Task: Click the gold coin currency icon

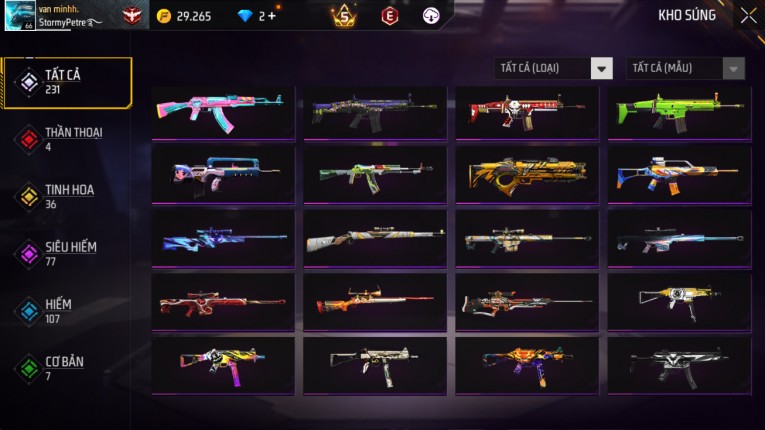Action: click(164, 16)
